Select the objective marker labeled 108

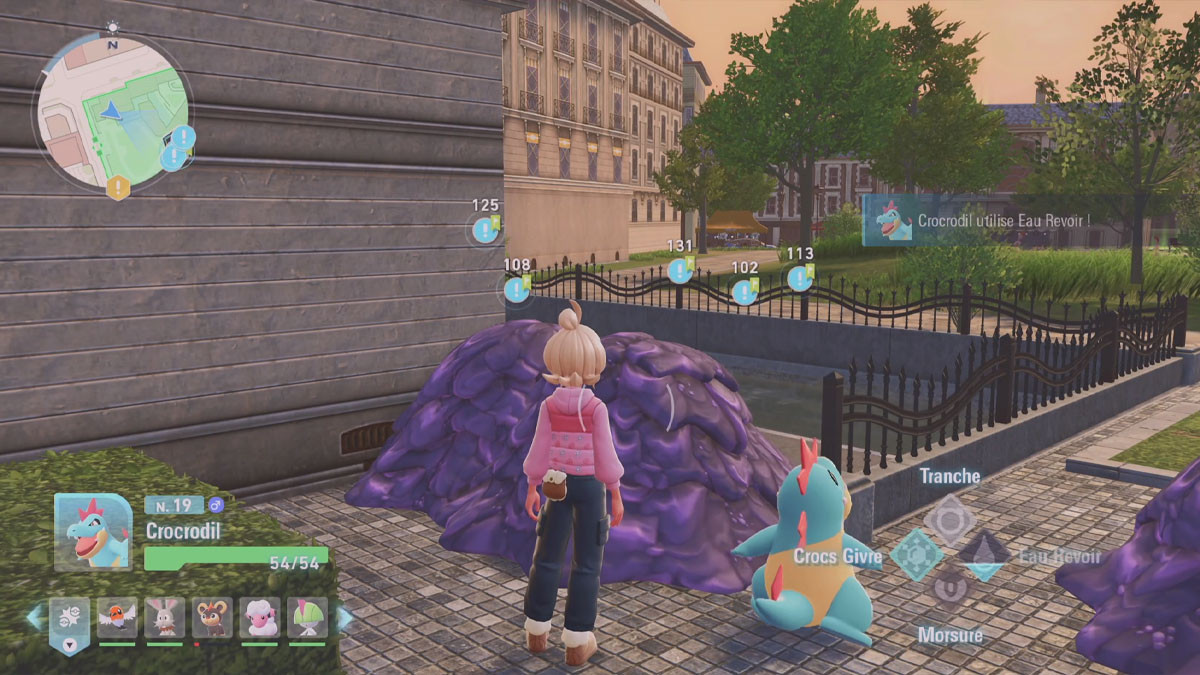point(516,289)
